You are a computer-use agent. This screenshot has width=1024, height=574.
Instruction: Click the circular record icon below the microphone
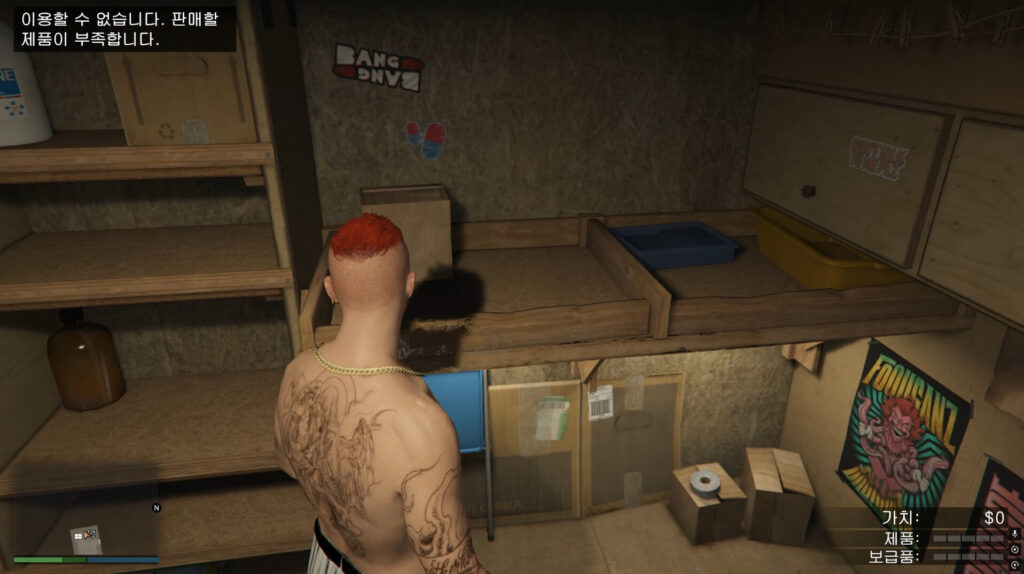(x=1015, y=551)
